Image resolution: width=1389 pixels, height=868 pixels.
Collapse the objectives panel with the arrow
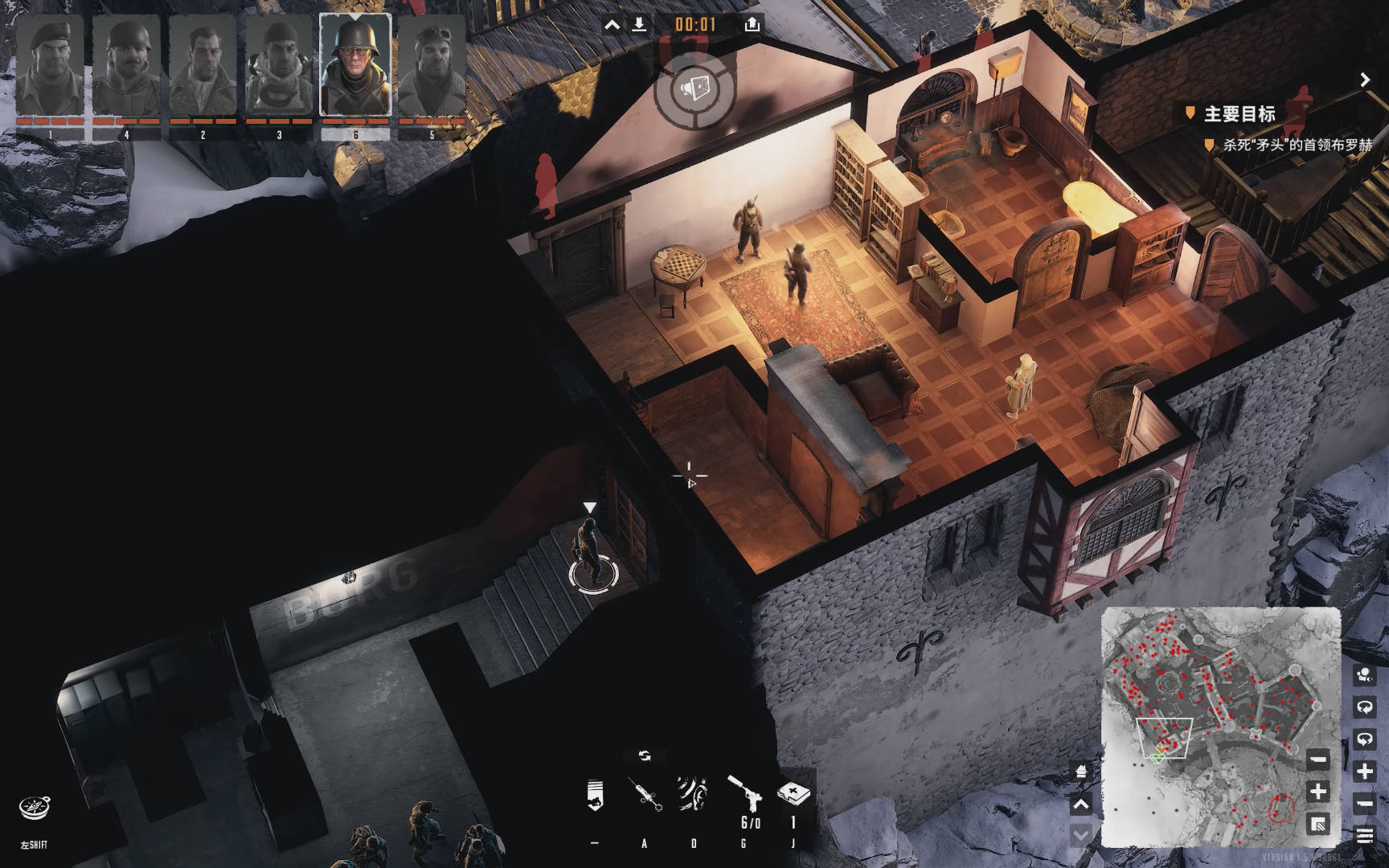click(x=1364, y=80)
